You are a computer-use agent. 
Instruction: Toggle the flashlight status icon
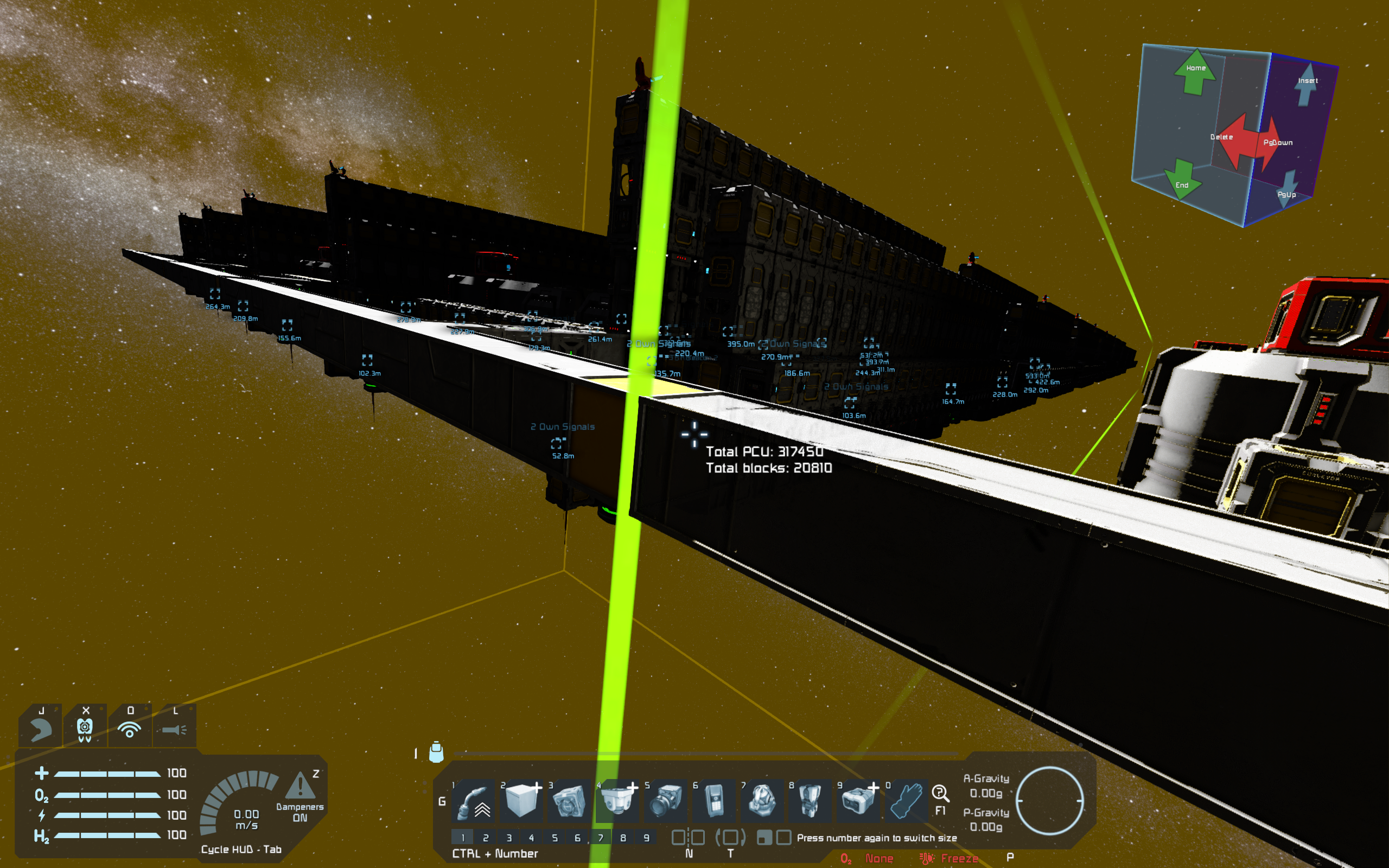pyautogui.click(x=175, y=728)
